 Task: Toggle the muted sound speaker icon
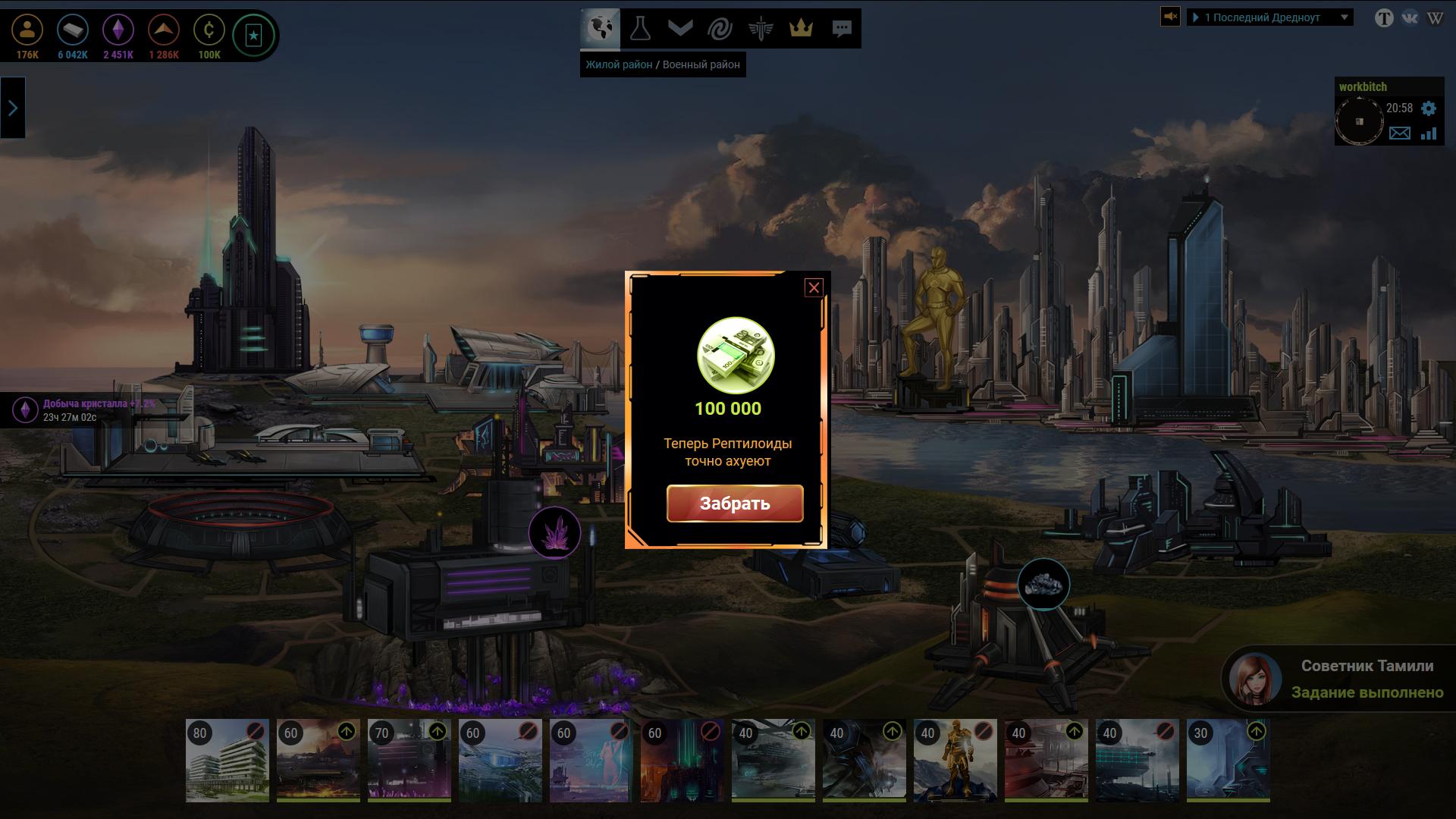coord(1170,17)
